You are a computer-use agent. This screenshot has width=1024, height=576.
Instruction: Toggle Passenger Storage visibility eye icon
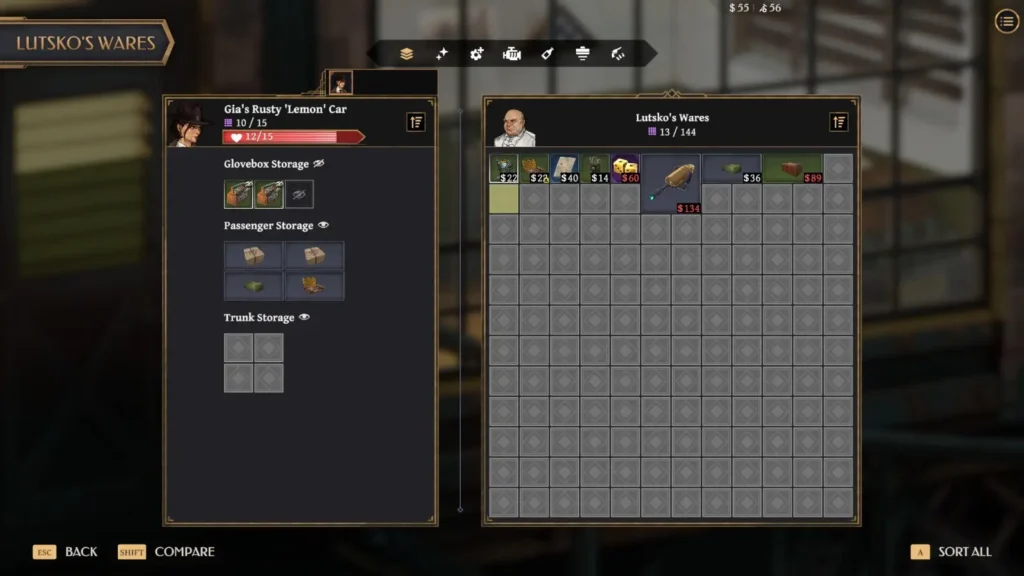[323, 226]
